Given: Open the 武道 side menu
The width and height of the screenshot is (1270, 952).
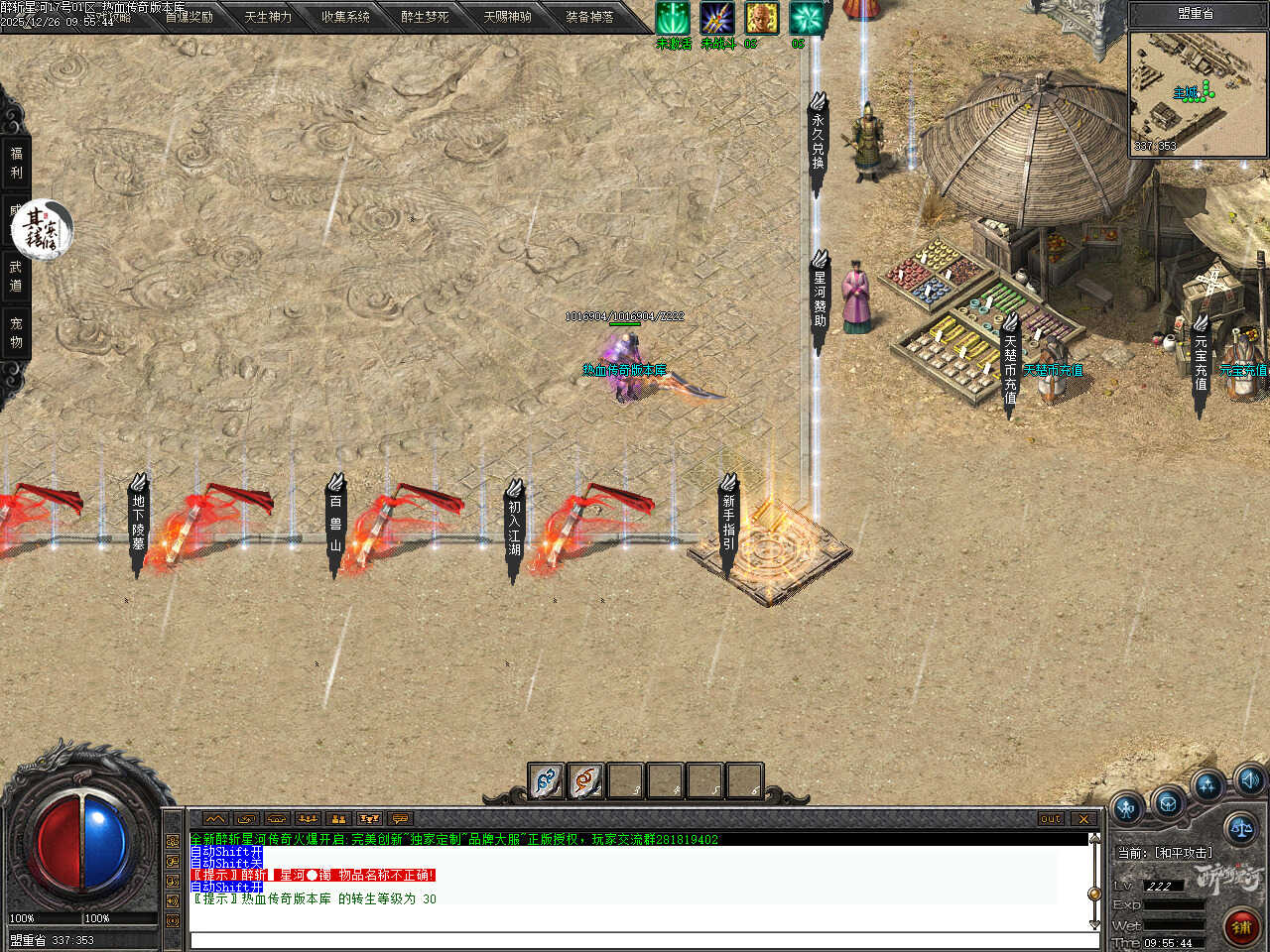Looking at the screenshot, I should 16,276.
